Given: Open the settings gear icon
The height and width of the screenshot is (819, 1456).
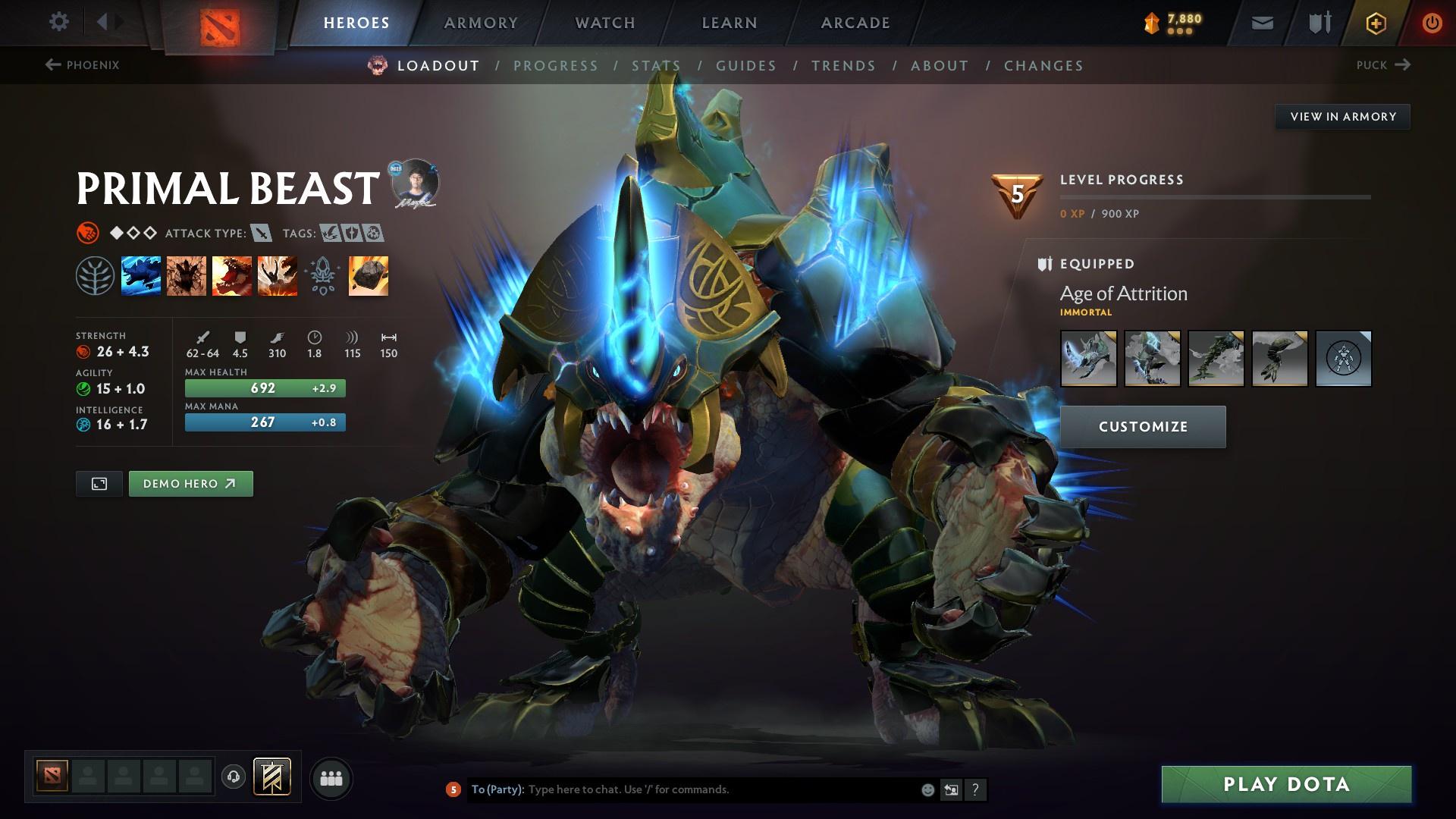Looking at the screenshot, I should point(58,21).
